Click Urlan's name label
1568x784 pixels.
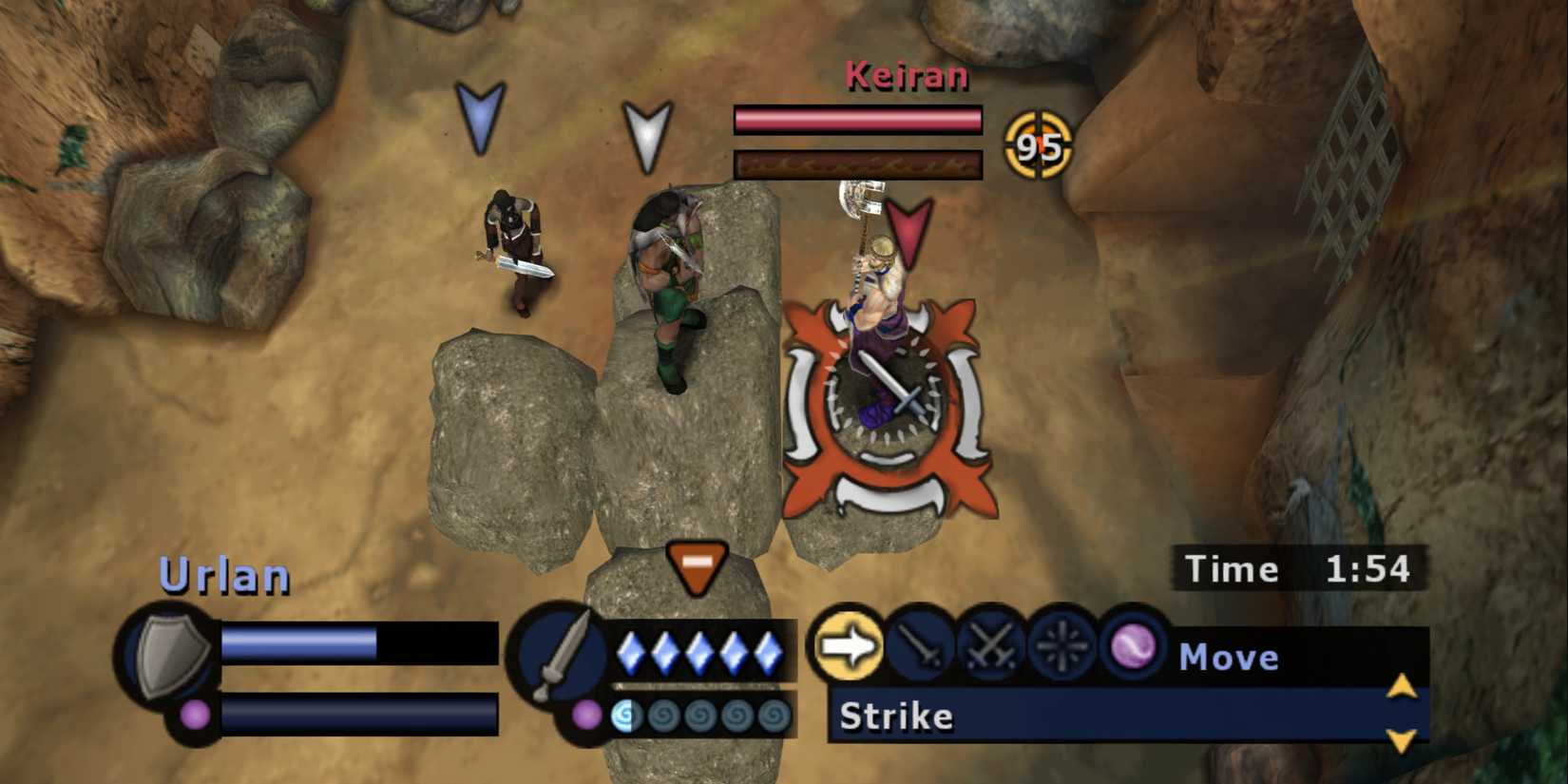tap(224, 574)
